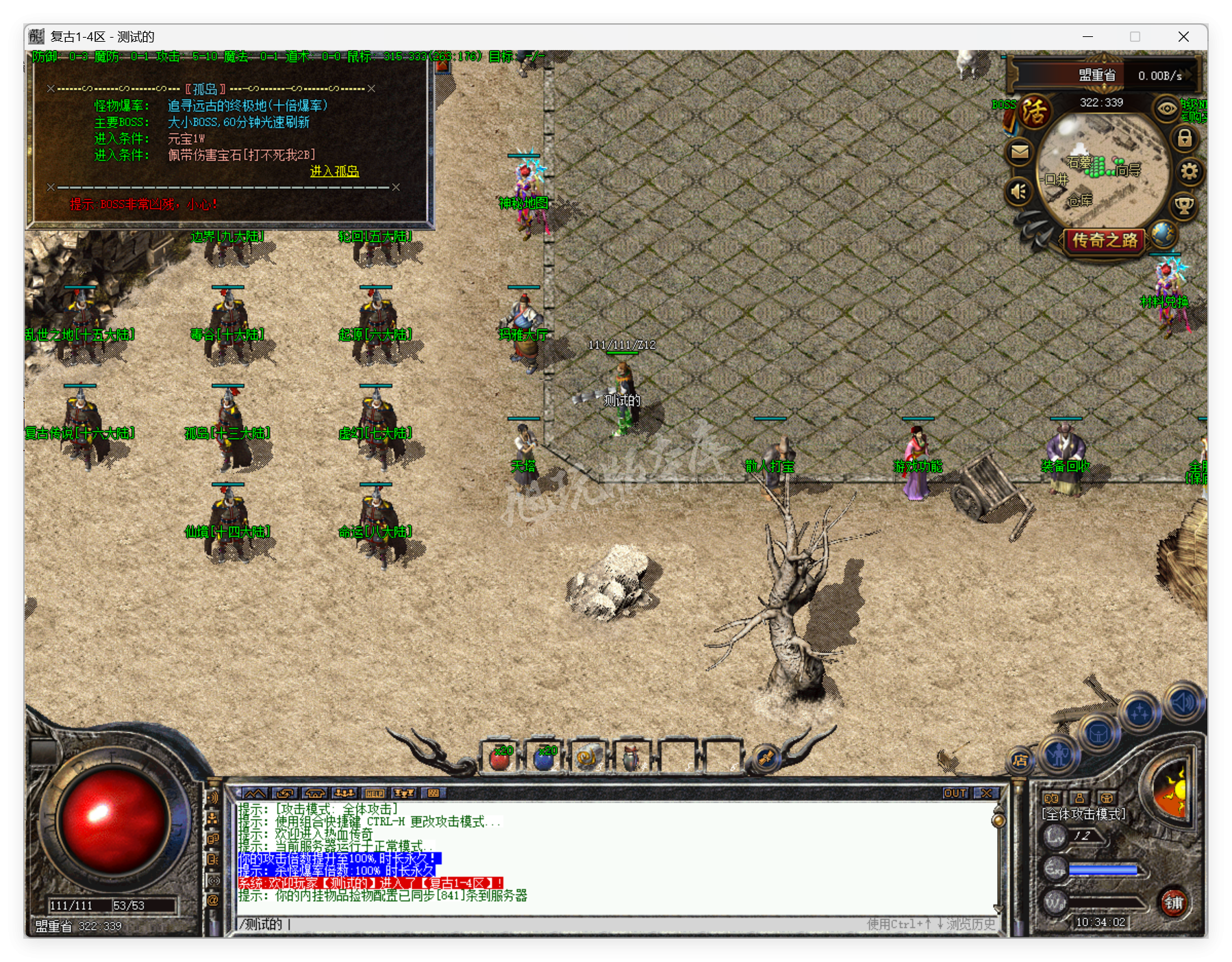The height and width of the screenshot is (962, 1232).
Task: Open the world map globe icon
Action: coord(1162,236)
